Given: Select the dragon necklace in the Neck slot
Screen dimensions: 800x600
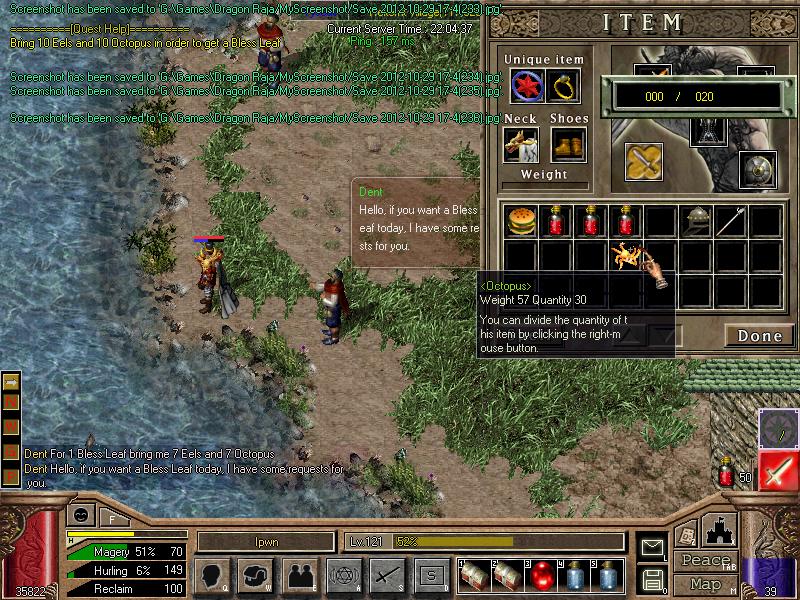Looking at the screenshot, I should 521,145.
